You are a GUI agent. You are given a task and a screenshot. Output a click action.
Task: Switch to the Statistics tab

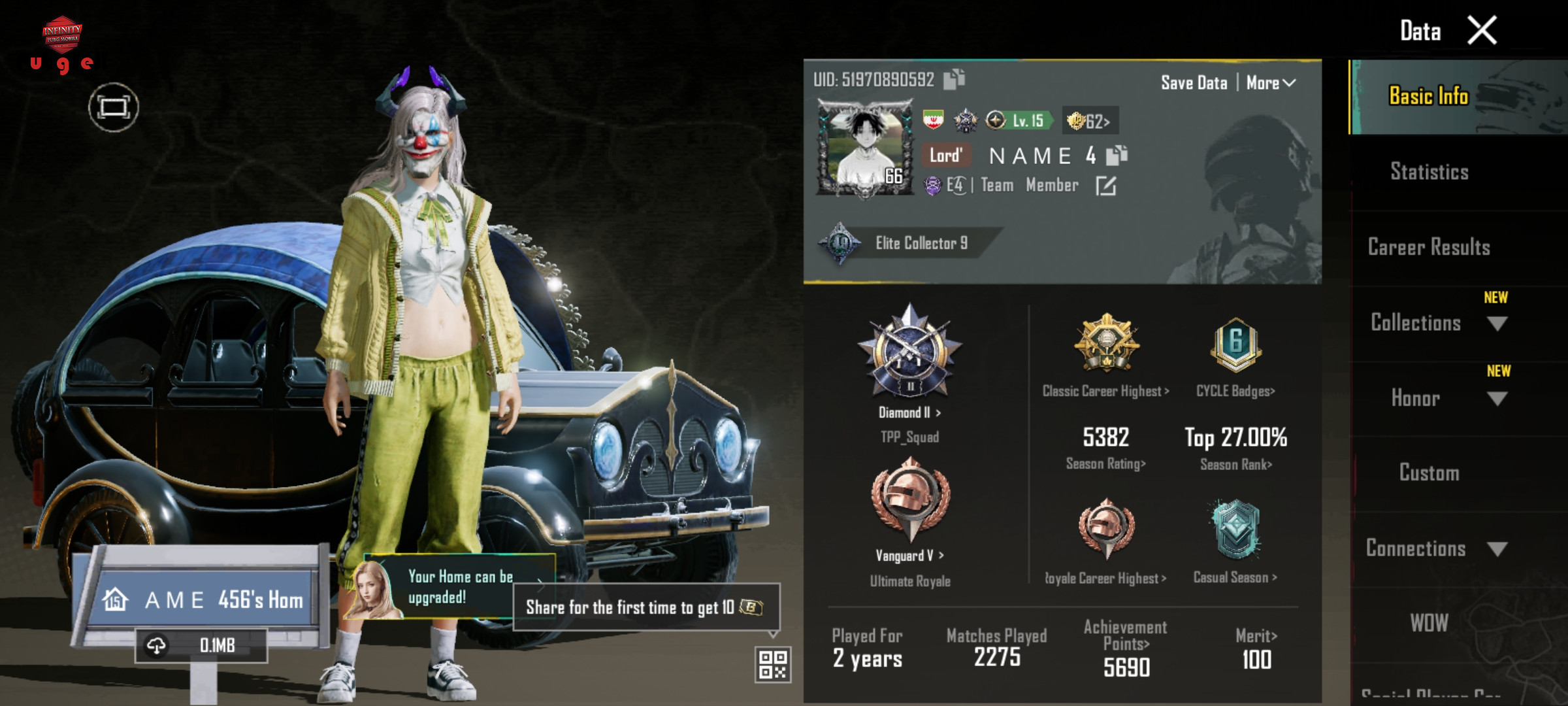coord(1429,172)
